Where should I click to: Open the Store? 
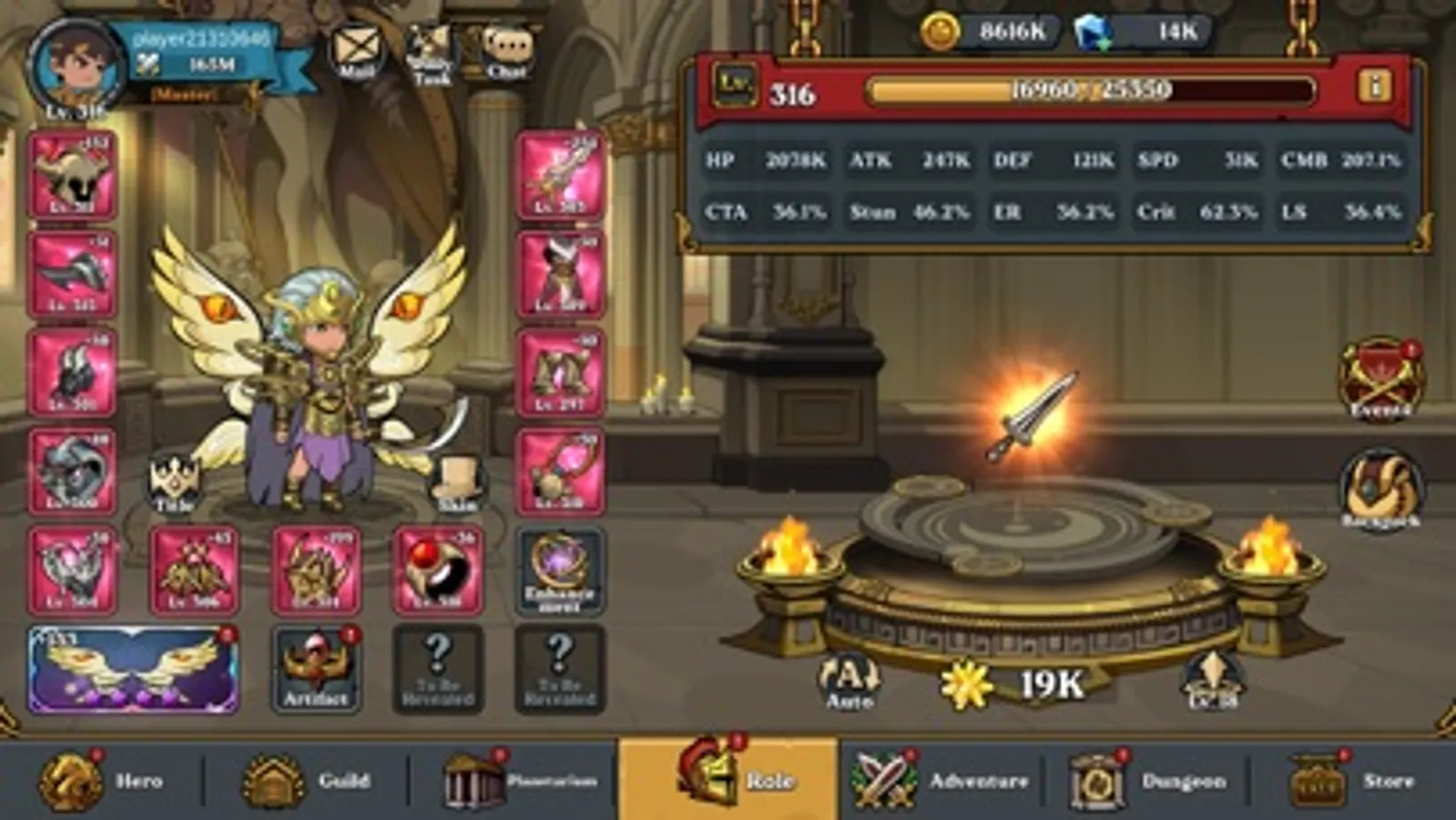coord(1357,780)
